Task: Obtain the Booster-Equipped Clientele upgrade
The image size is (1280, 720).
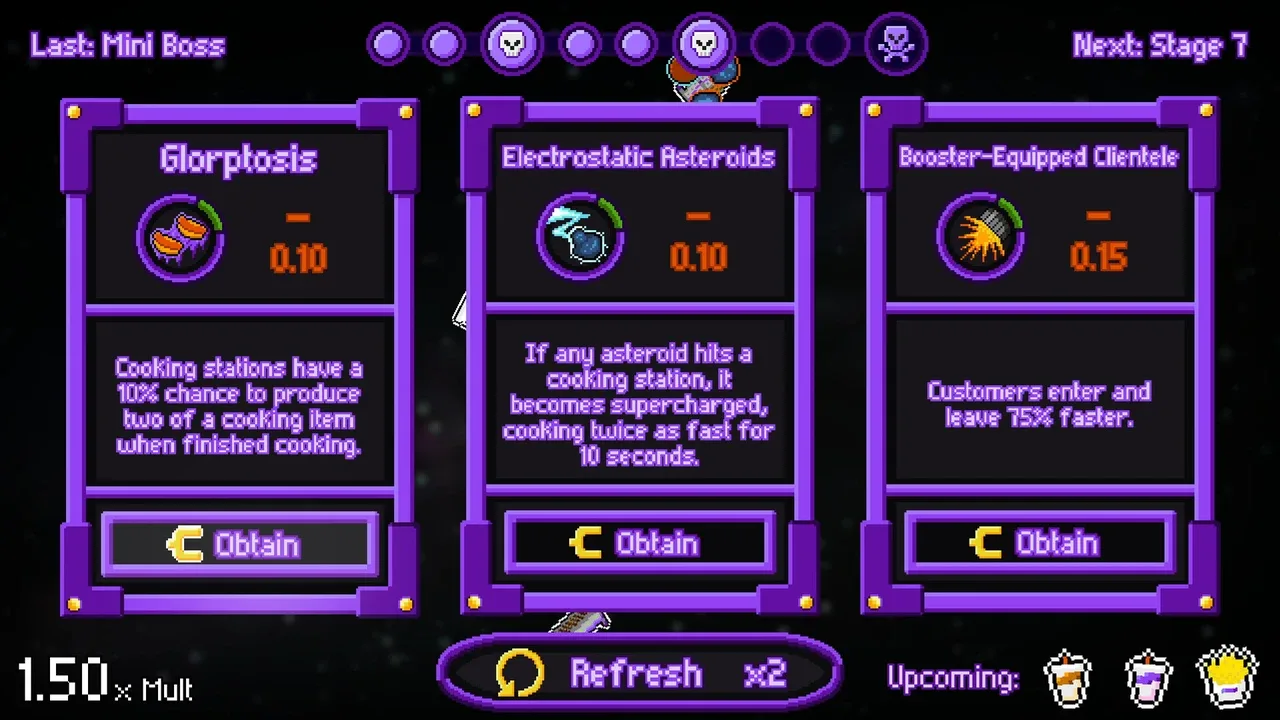Action: 1040,544
